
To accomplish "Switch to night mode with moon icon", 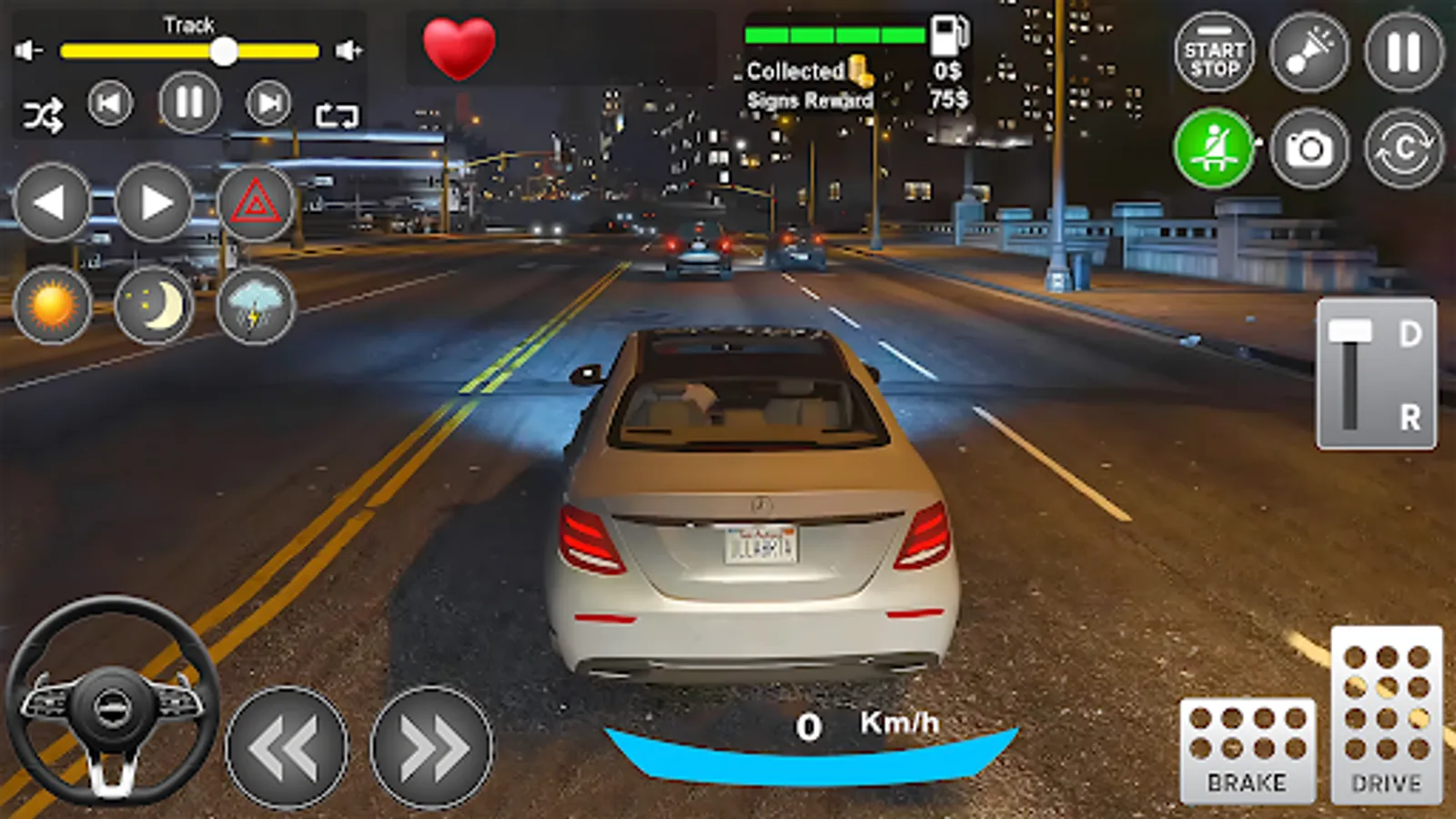I will click(x=156, y=307).
